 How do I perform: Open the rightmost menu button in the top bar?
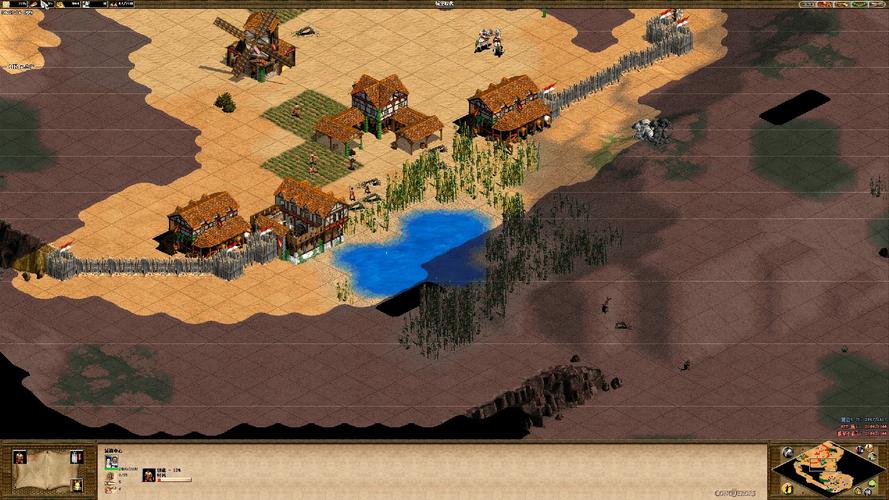click(x=878, y=5)
